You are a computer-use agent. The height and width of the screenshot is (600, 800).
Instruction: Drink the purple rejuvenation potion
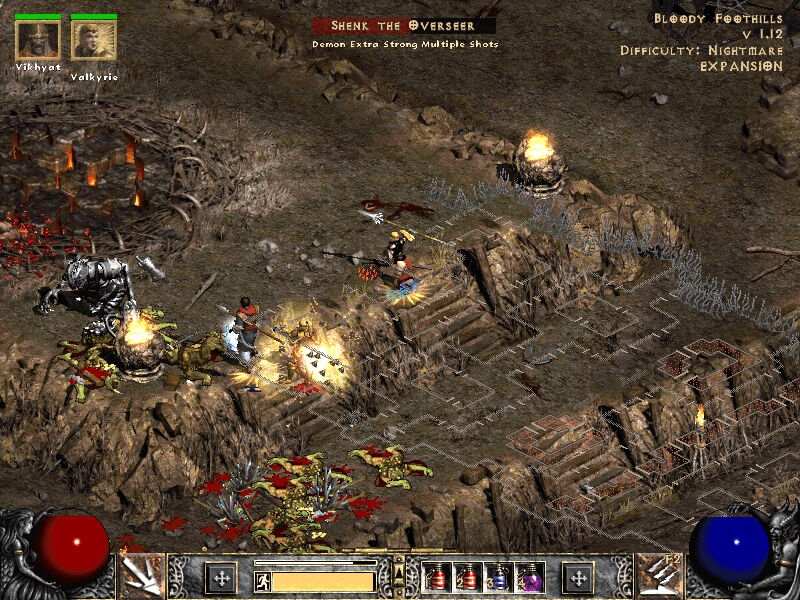pos(527,578)
